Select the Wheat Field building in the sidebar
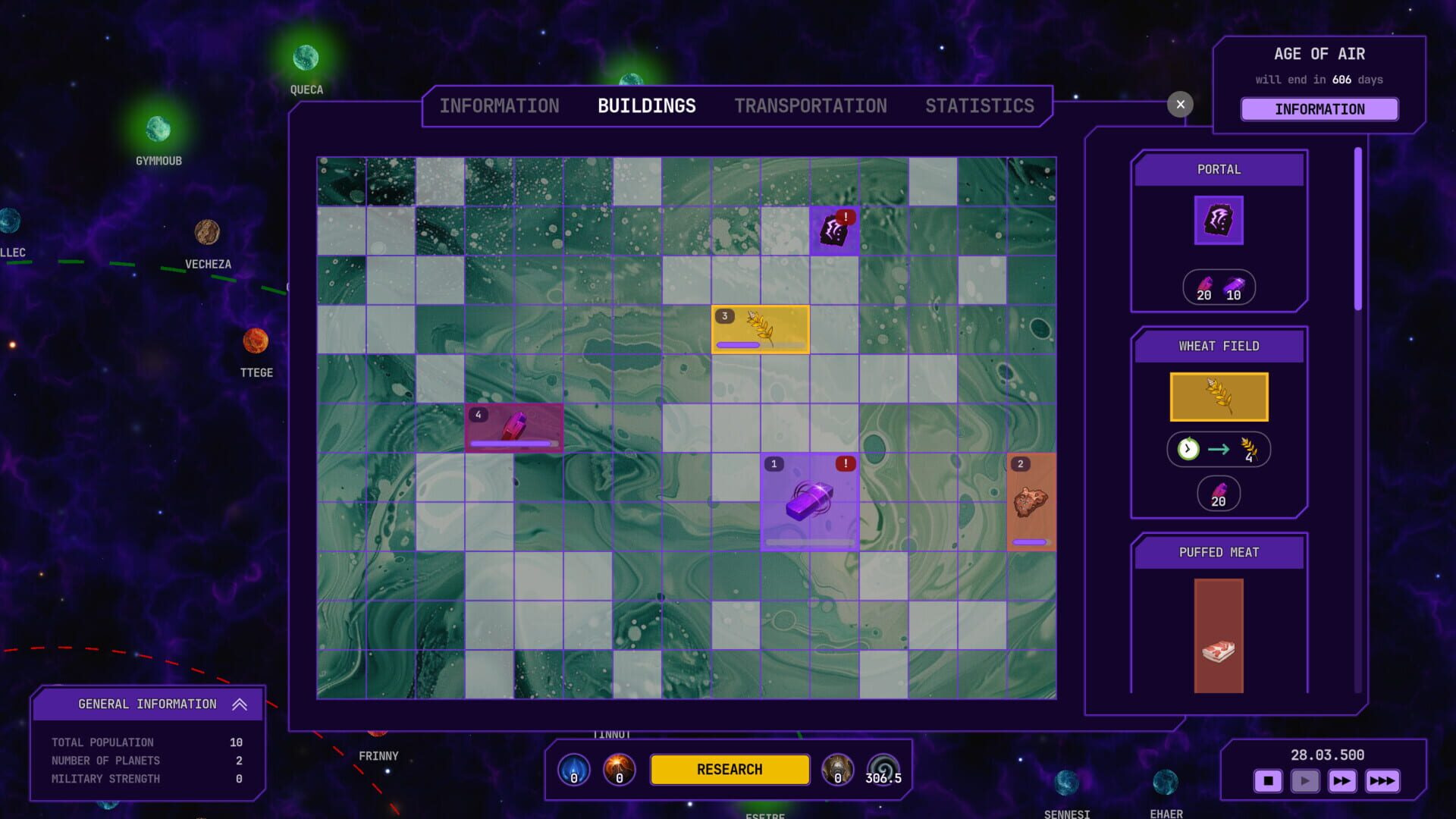The height and width of the screenshot is (819, 1456). (1218, 397)
